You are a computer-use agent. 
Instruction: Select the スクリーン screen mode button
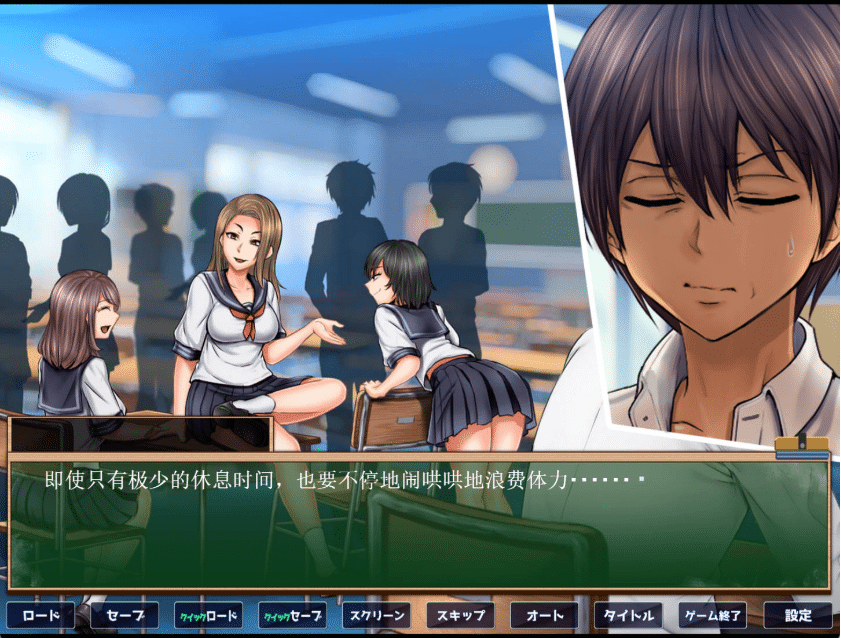point(376,615)
